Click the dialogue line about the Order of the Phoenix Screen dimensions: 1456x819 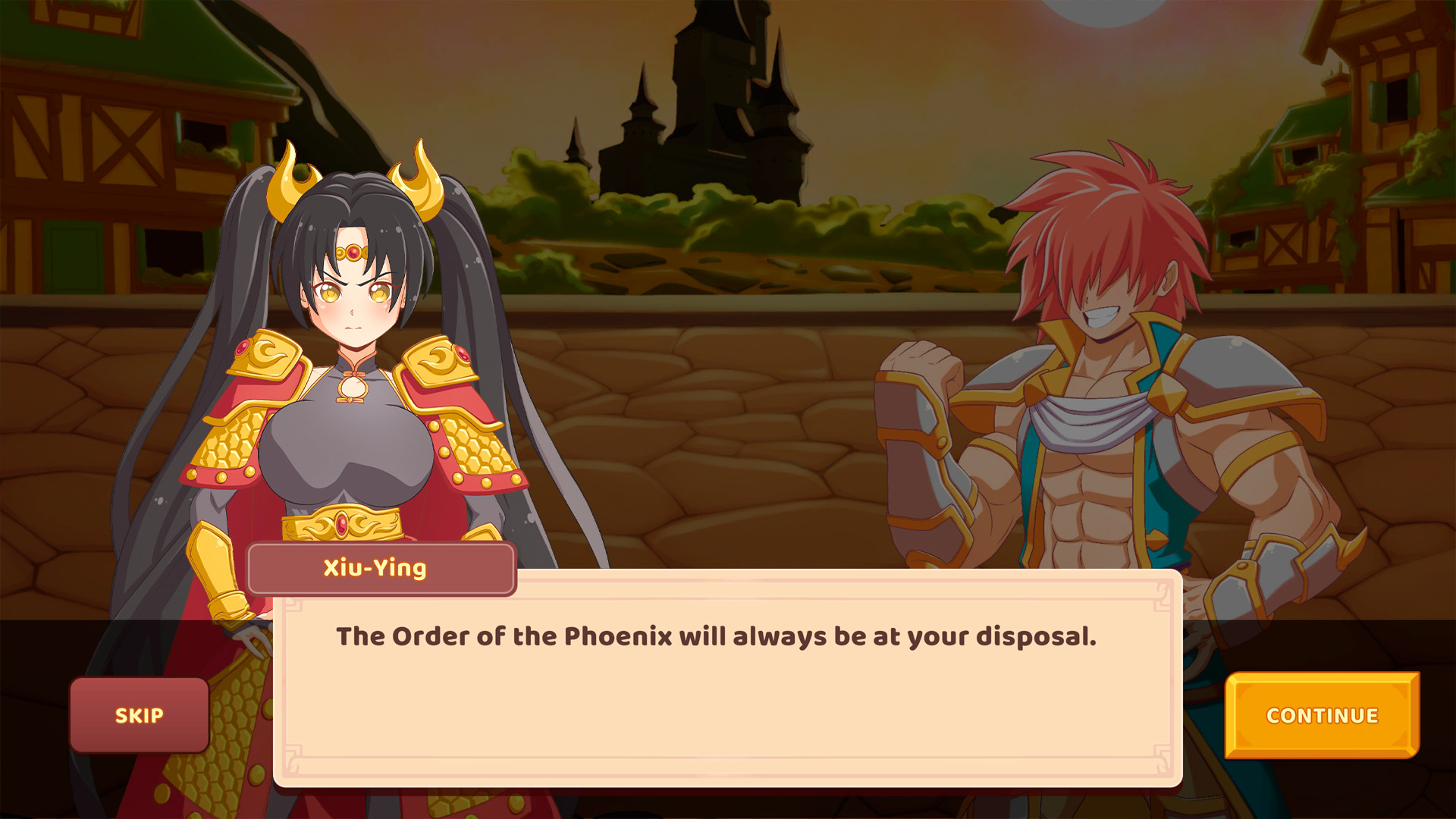coord(717,639)
